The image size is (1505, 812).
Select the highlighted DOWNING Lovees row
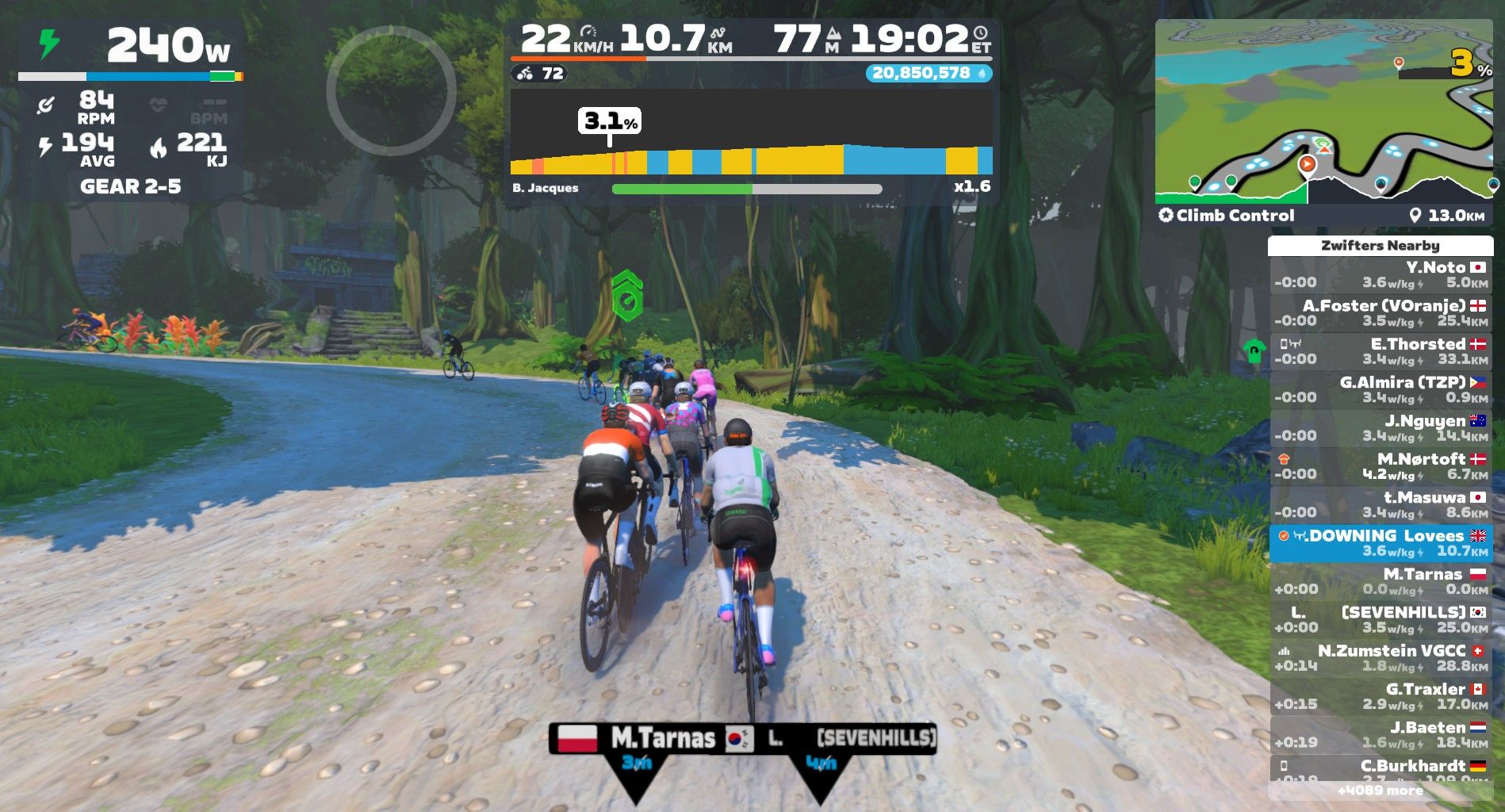click(1380, 543)
